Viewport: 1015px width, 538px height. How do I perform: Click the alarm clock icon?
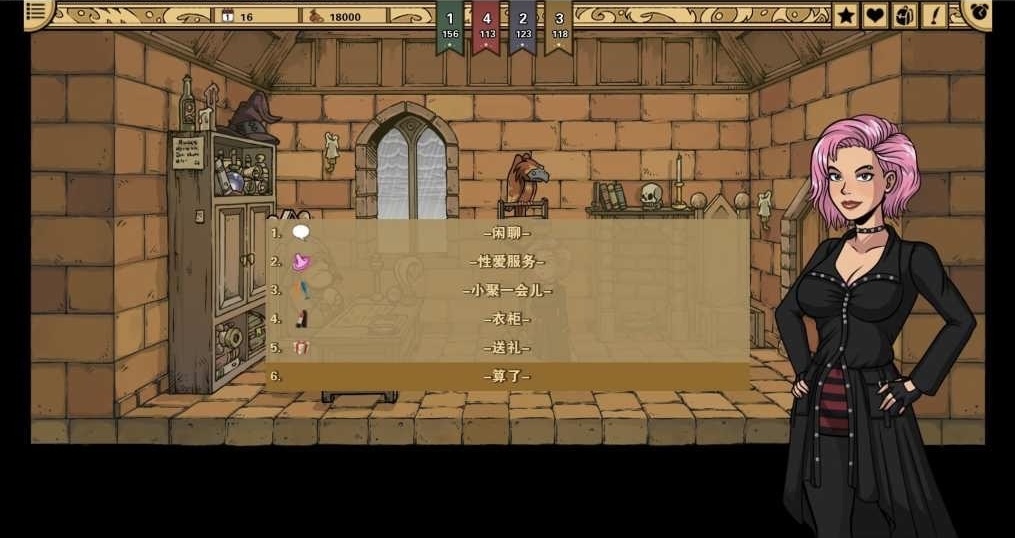(x=978, y=13)
